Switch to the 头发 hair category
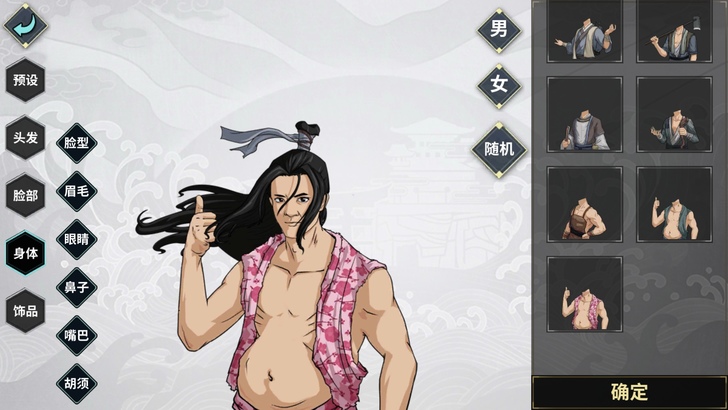The image size is (728, 410). click(25, 137)
